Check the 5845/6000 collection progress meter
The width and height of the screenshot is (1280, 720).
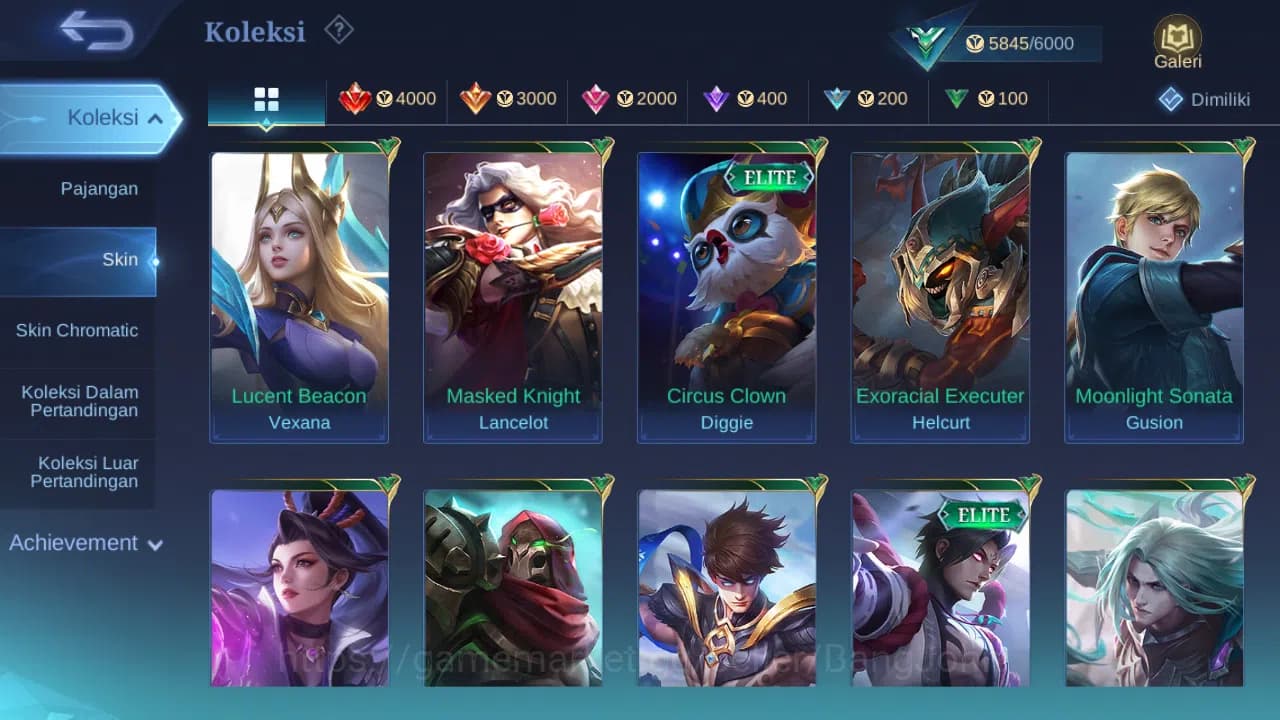coord(1020,43)
